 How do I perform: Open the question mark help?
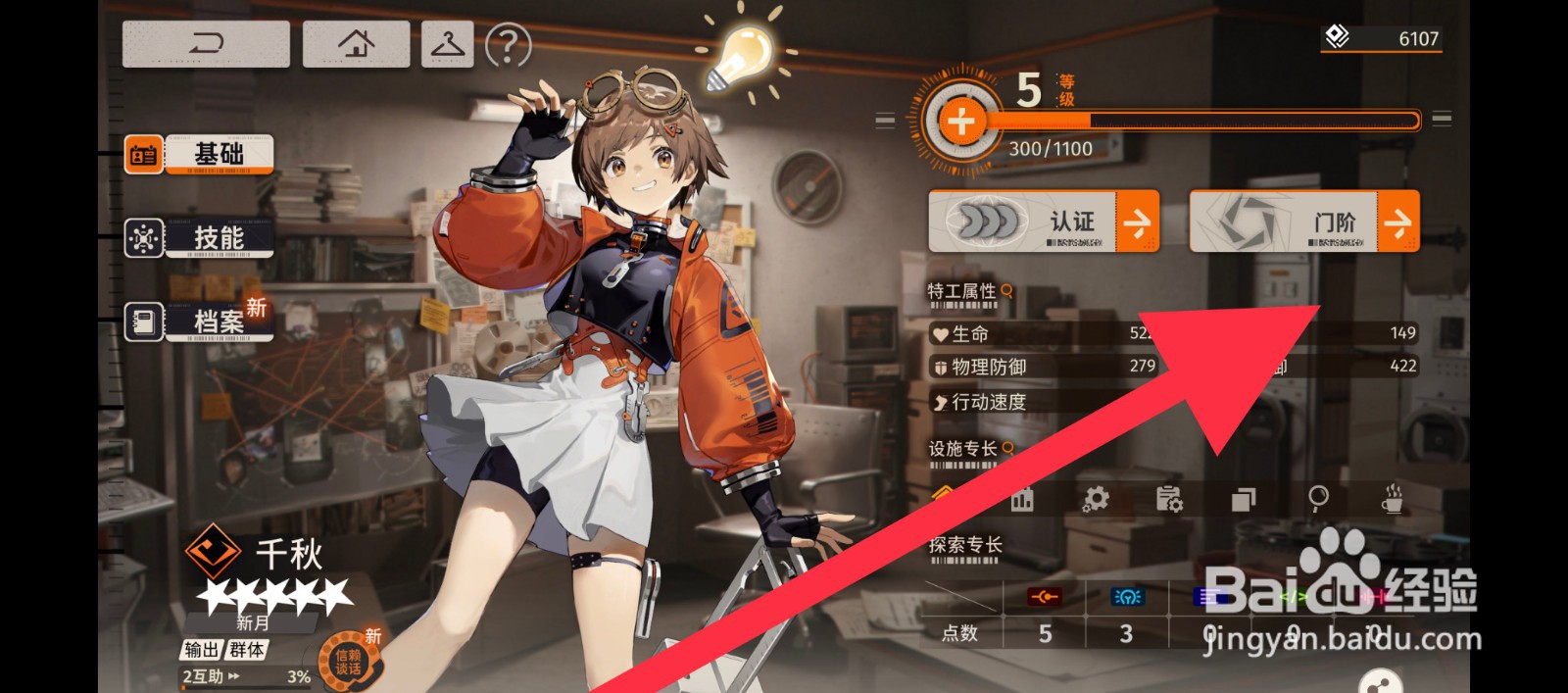508,45
